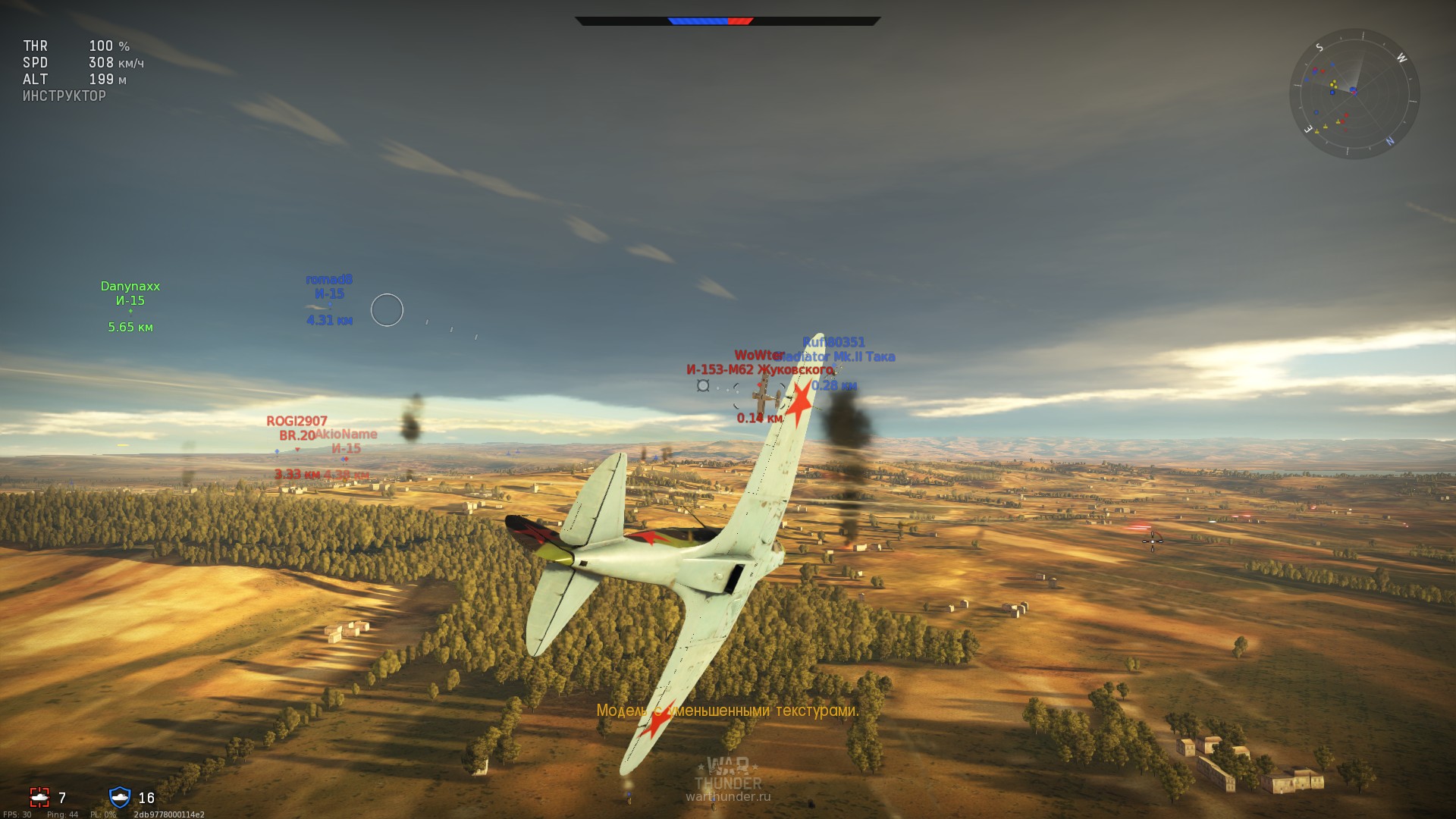Open the warthunder.ru watermark link
This screenshot has width=1456, height=819.
tap(727, 797)
